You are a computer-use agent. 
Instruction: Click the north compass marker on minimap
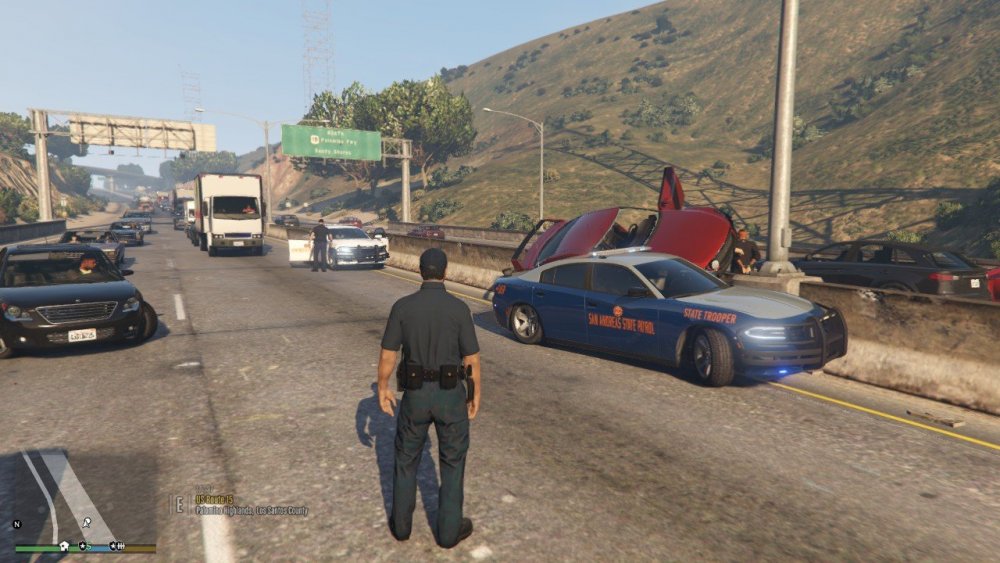16,524
